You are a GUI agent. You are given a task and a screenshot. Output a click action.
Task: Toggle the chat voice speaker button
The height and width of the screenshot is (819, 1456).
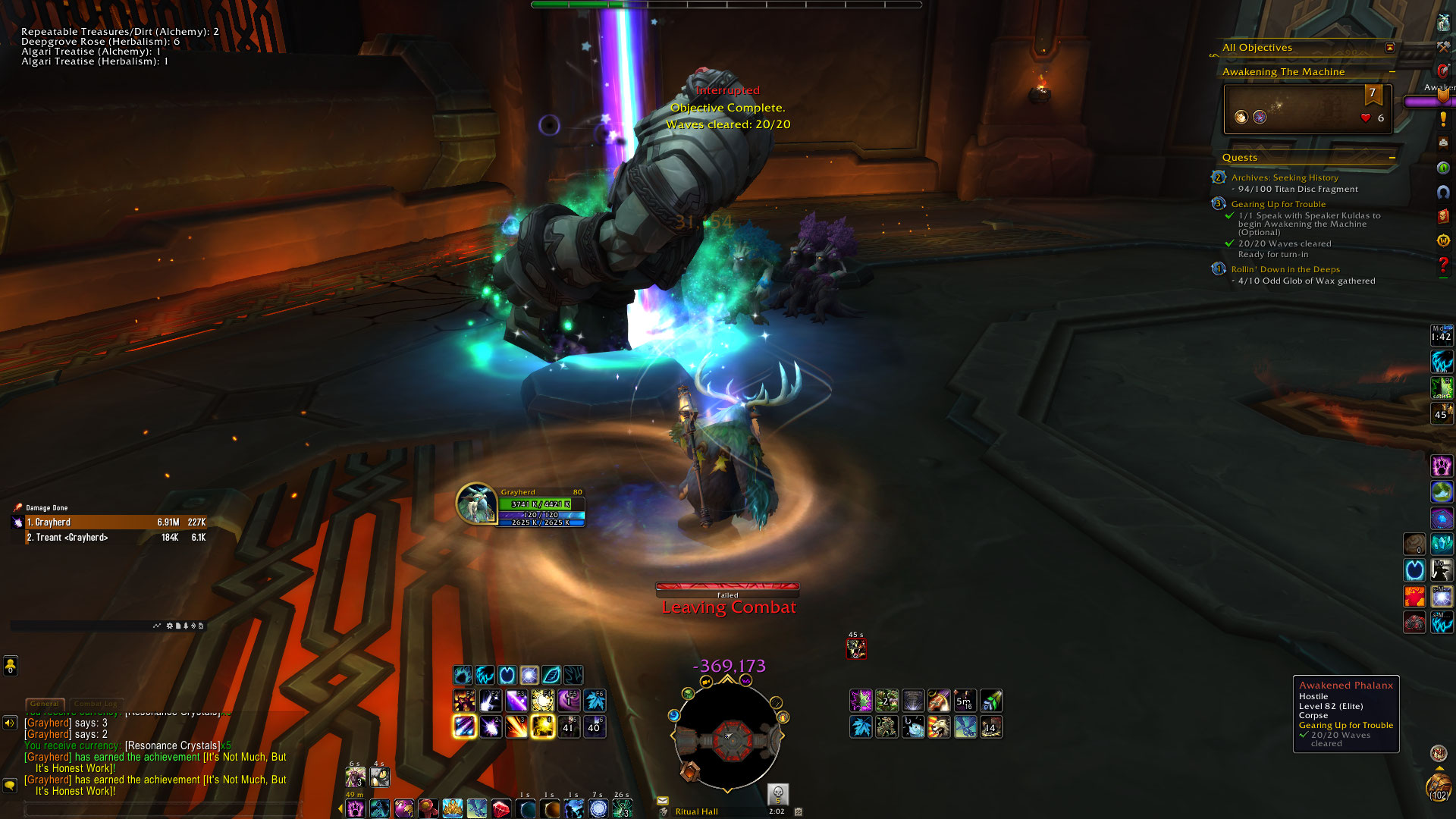coord(10,723)
